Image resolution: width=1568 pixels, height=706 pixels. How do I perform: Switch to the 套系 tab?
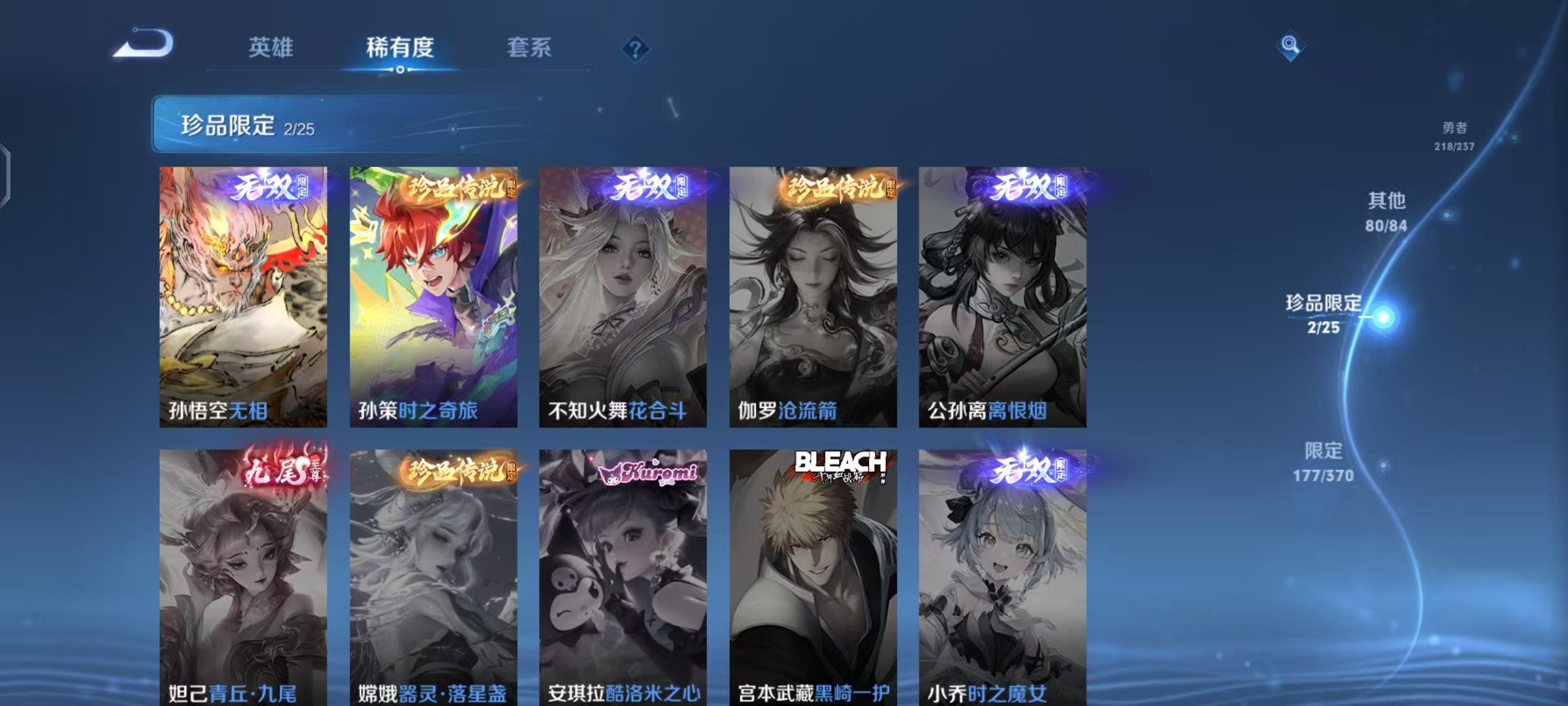[531, 48]
